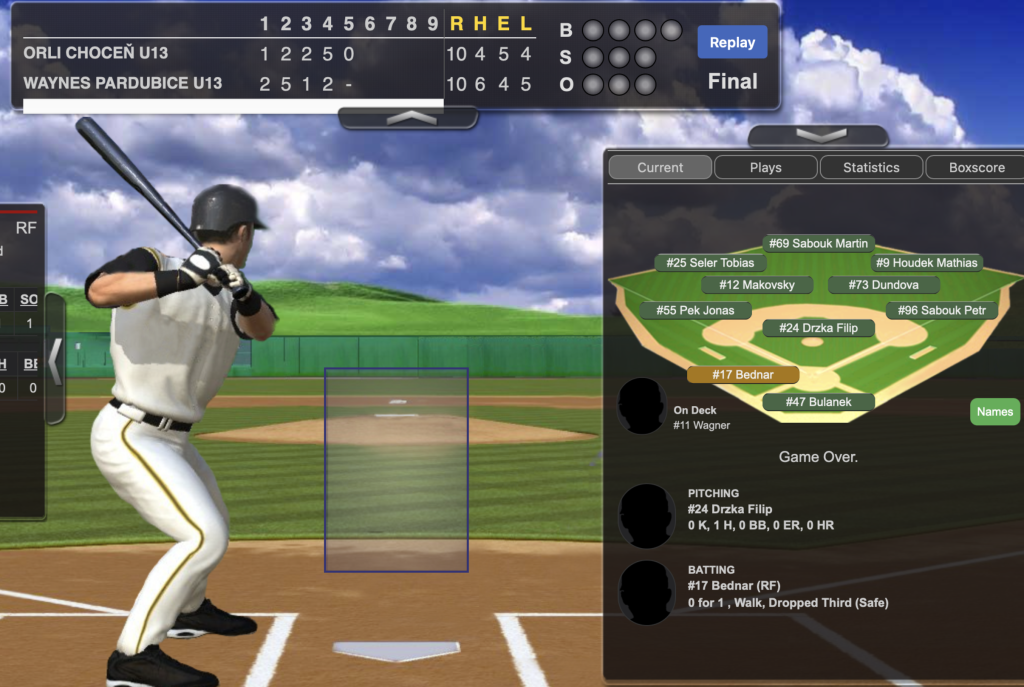The image size is (1024, 687).
Task: Collapse the side panel with the down arrow
Action: [817, 136]
